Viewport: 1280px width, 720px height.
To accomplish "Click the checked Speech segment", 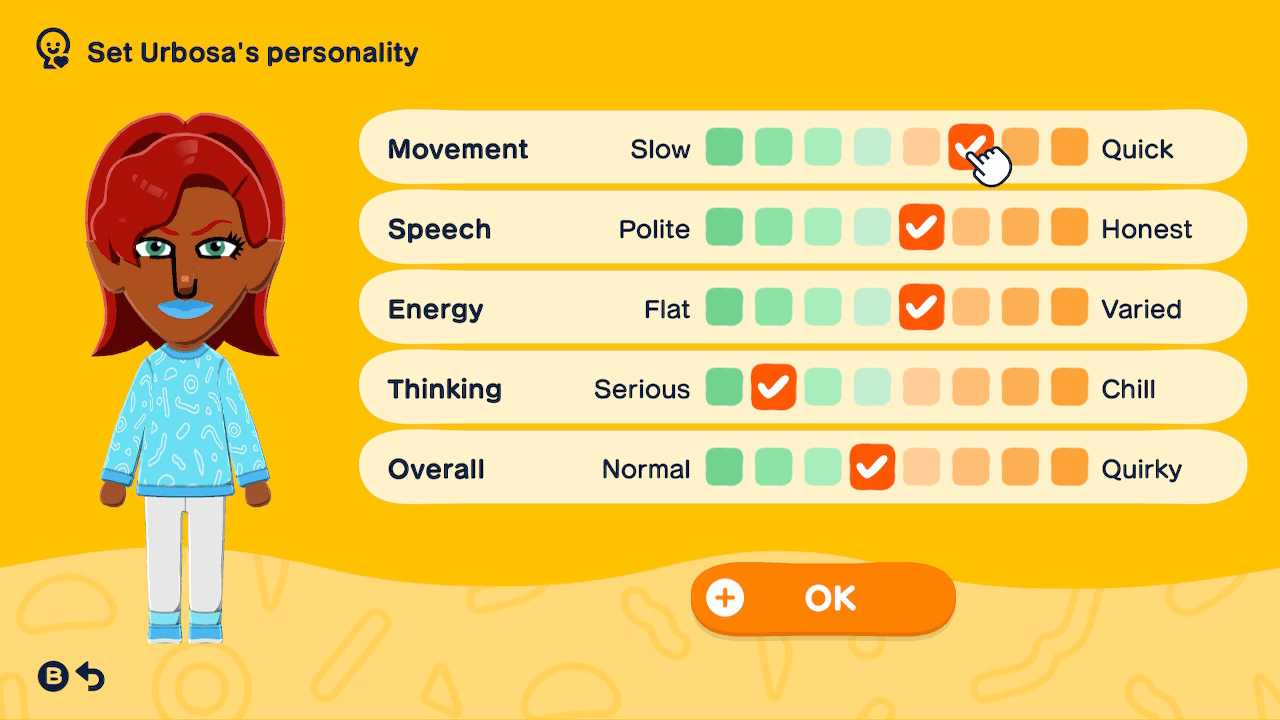I will pos(921,227).
